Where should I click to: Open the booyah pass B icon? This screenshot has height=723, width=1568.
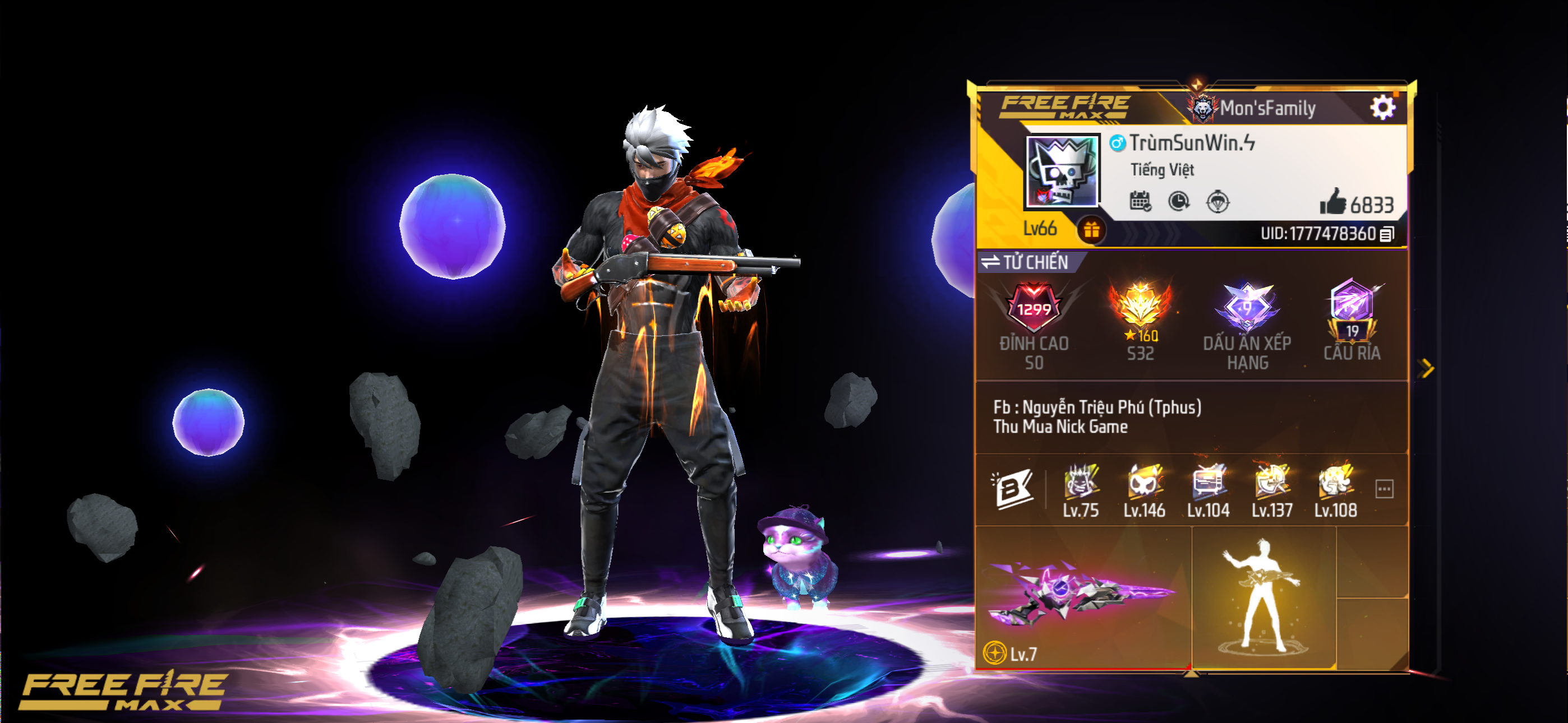[1012, 488]
